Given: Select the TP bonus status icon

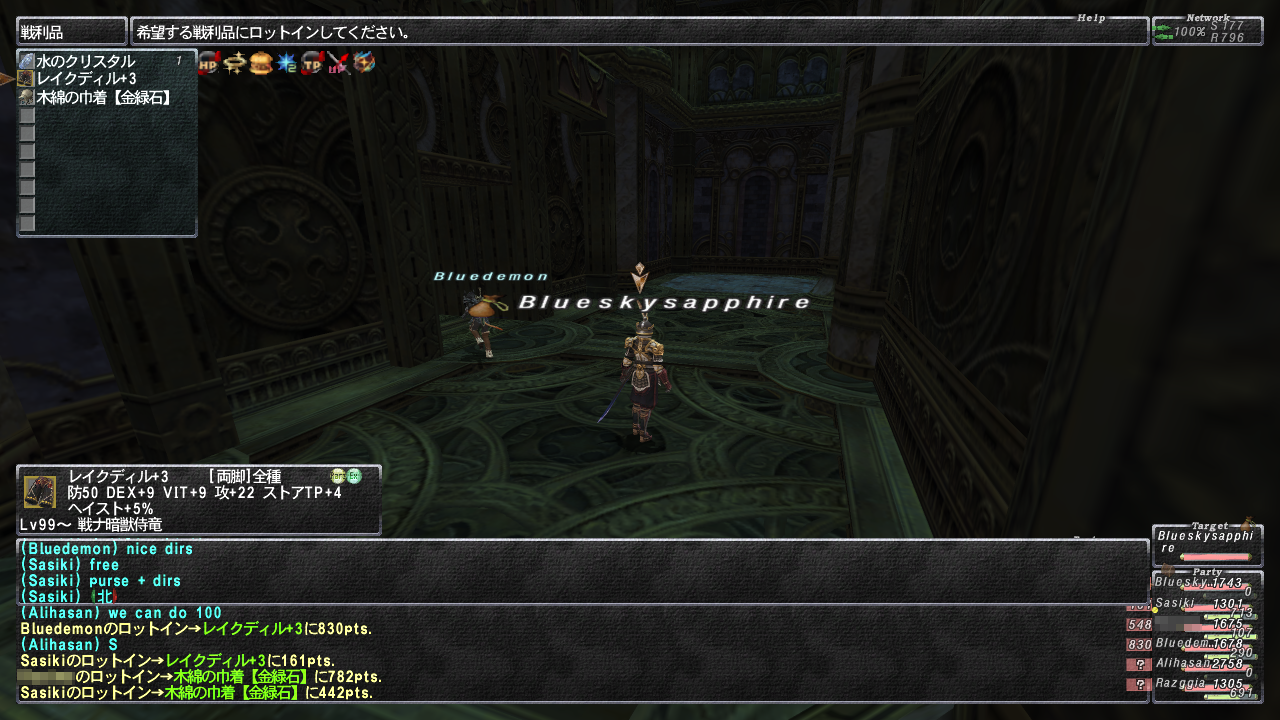Looking at the screenshot, I should click(x=313, y=63).
